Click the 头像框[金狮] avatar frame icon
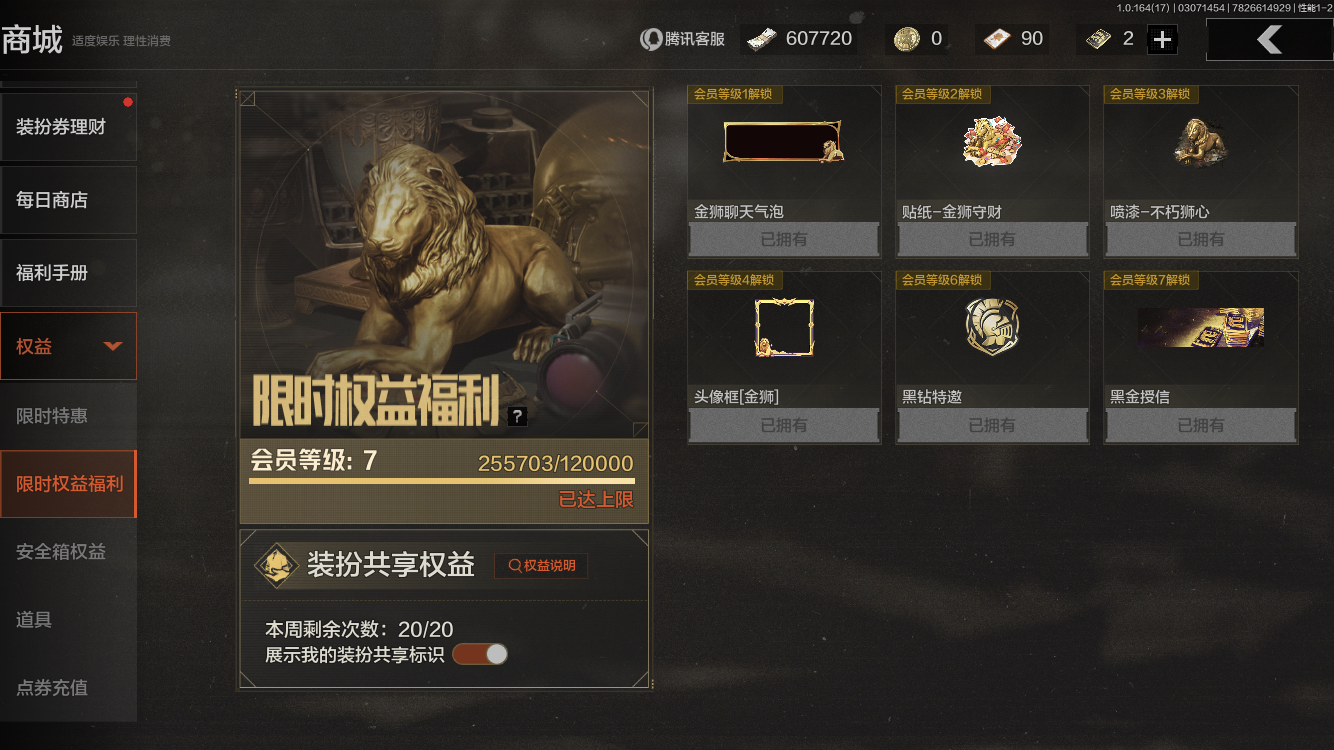1334x750 pixels. pyautogui.click(x=783, y=327)
